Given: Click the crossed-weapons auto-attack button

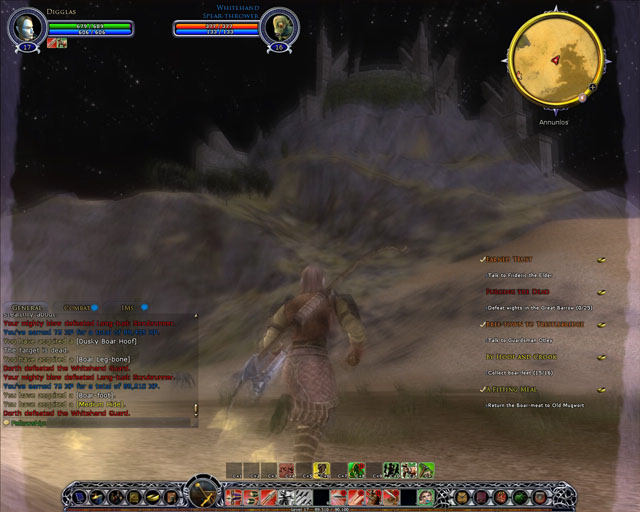Looking at the screenshot, I should click(203, 493).
